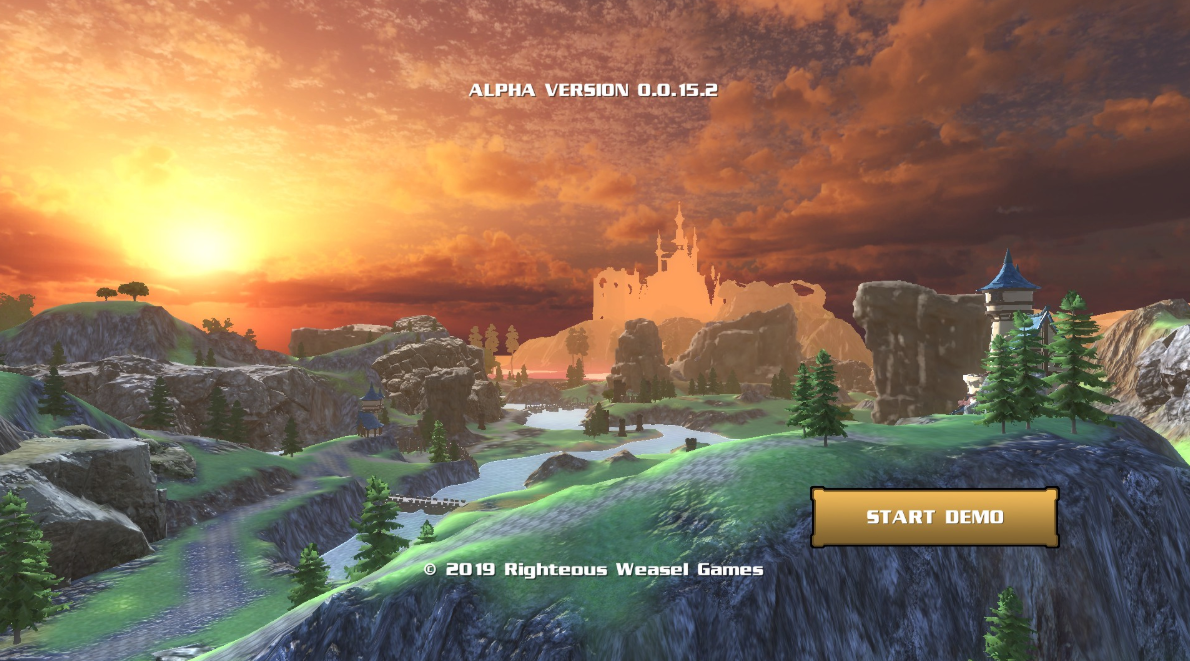Click the Start Demo button
This screenshot has width=1190, height=661.
(934, 517)
